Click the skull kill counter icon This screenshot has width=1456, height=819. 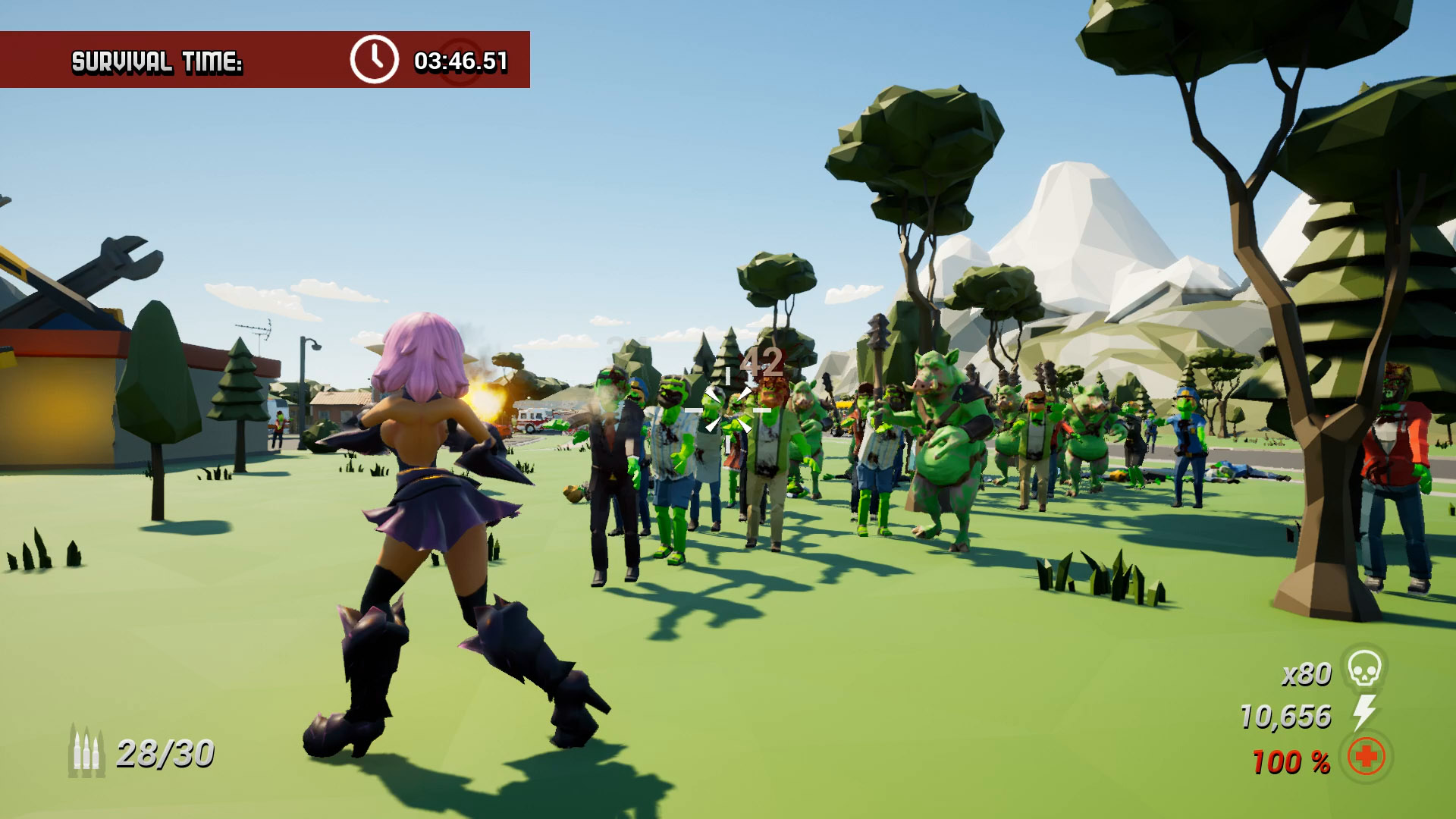(1364, 669)
